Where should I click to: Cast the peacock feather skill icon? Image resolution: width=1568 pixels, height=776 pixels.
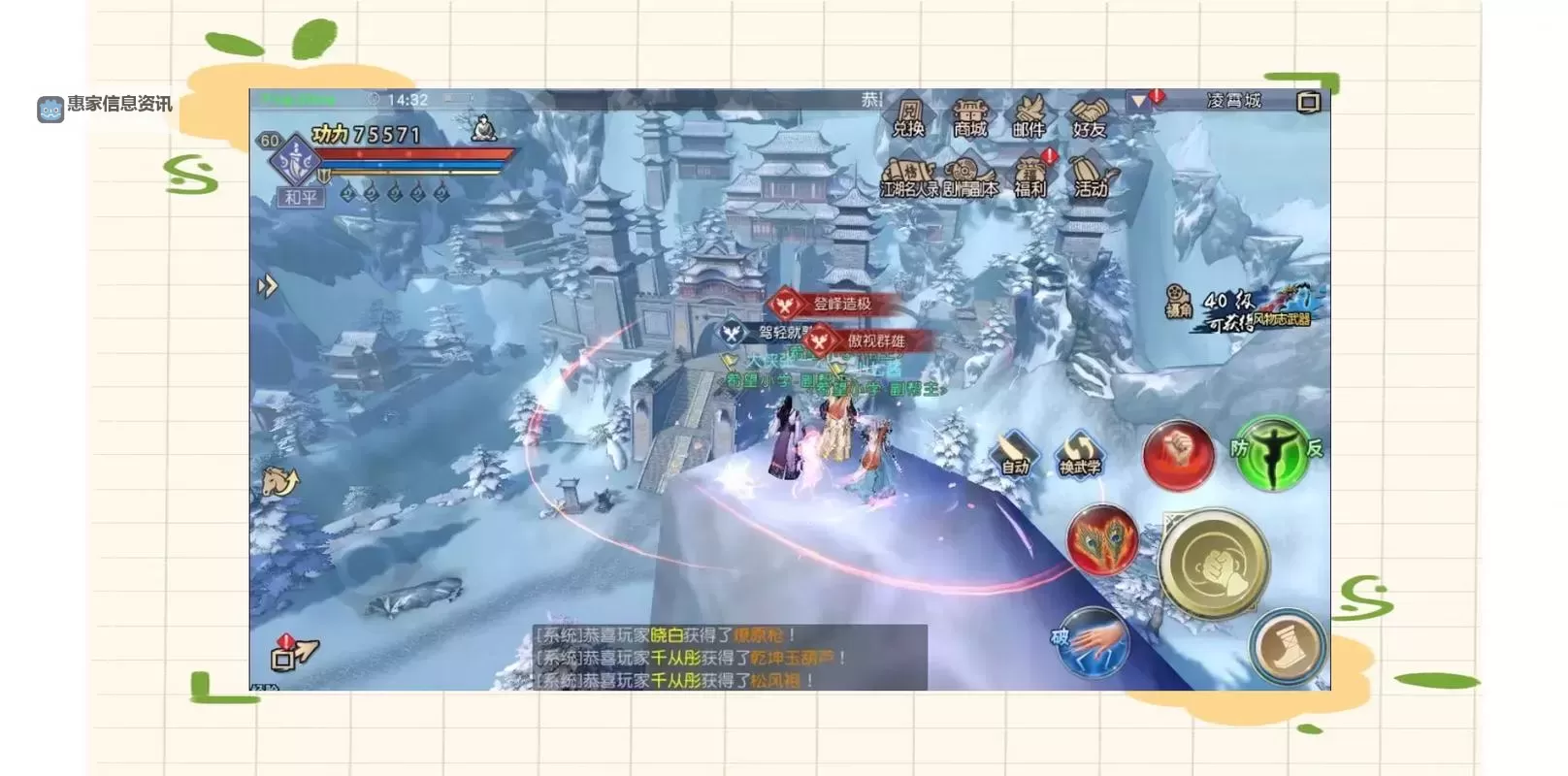pyautogui.click(x=1101, y=541)
